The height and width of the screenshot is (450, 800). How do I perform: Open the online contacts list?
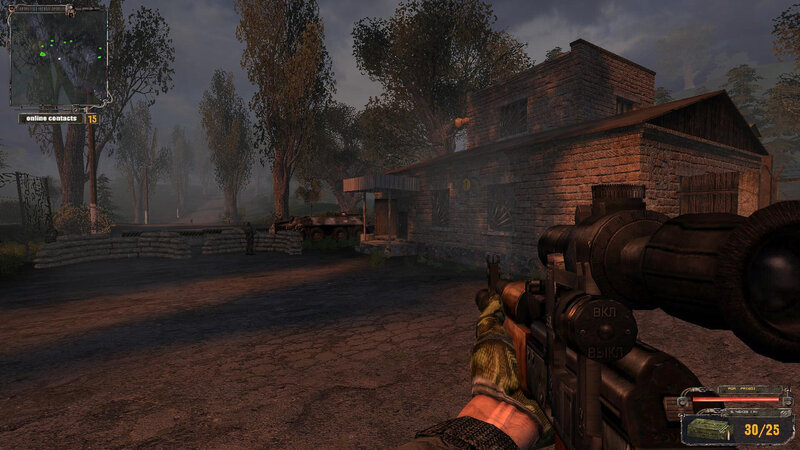coord(51,118)
